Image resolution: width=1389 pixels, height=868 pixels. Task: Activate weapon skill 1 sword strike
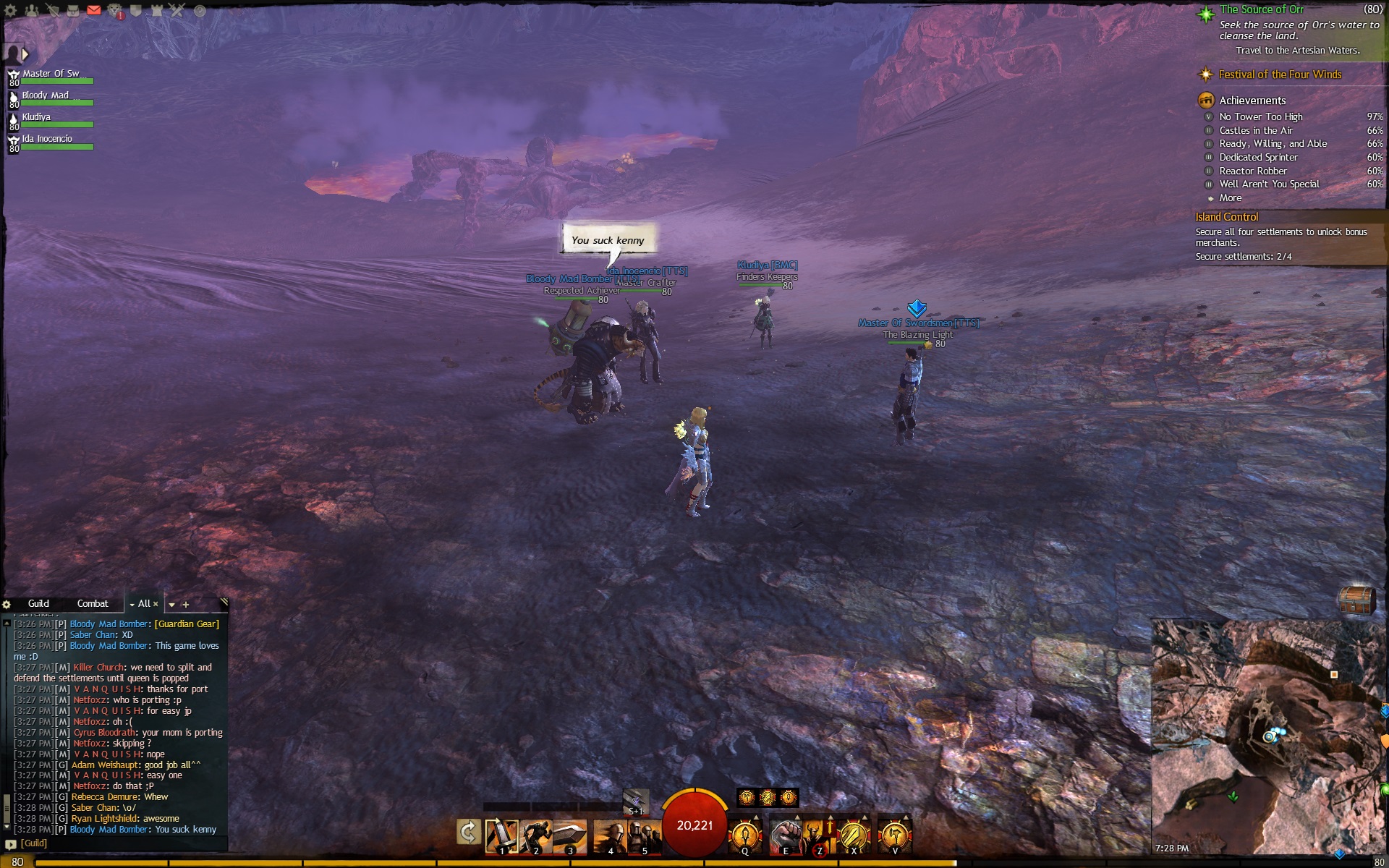501,836
